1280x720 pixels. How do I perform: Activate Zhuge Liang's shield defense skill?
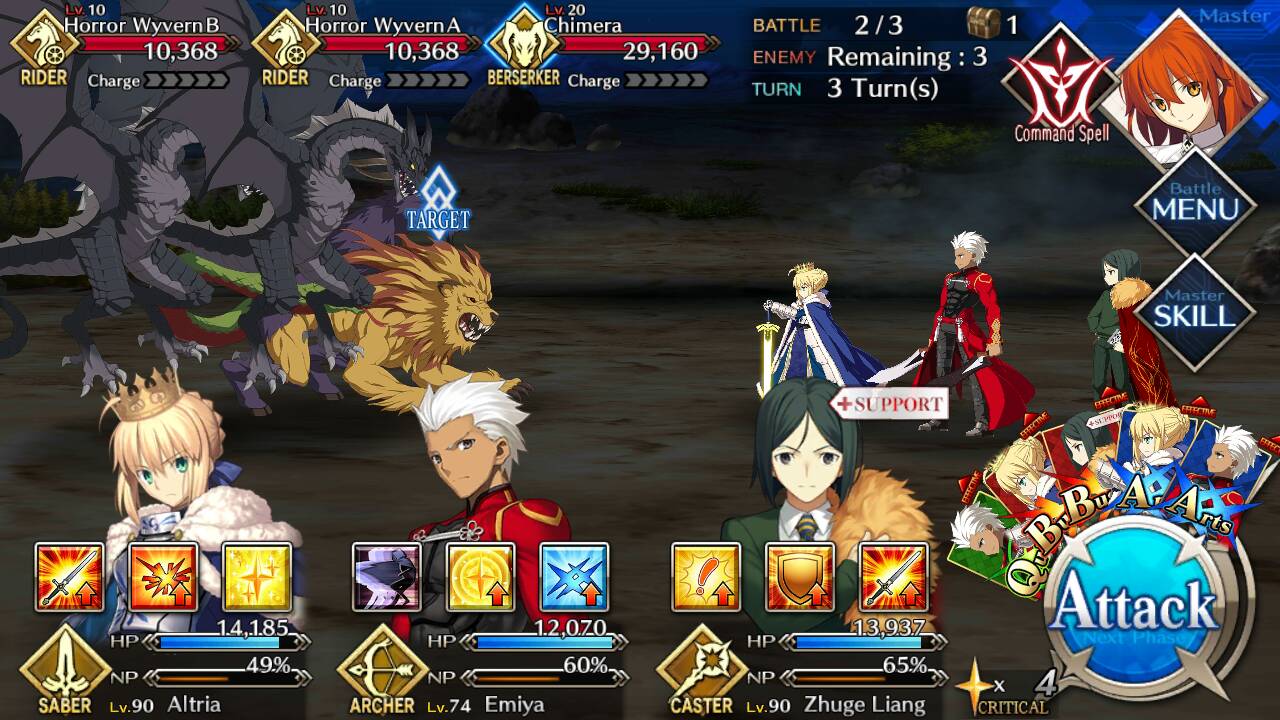click(x=800, y=577)
